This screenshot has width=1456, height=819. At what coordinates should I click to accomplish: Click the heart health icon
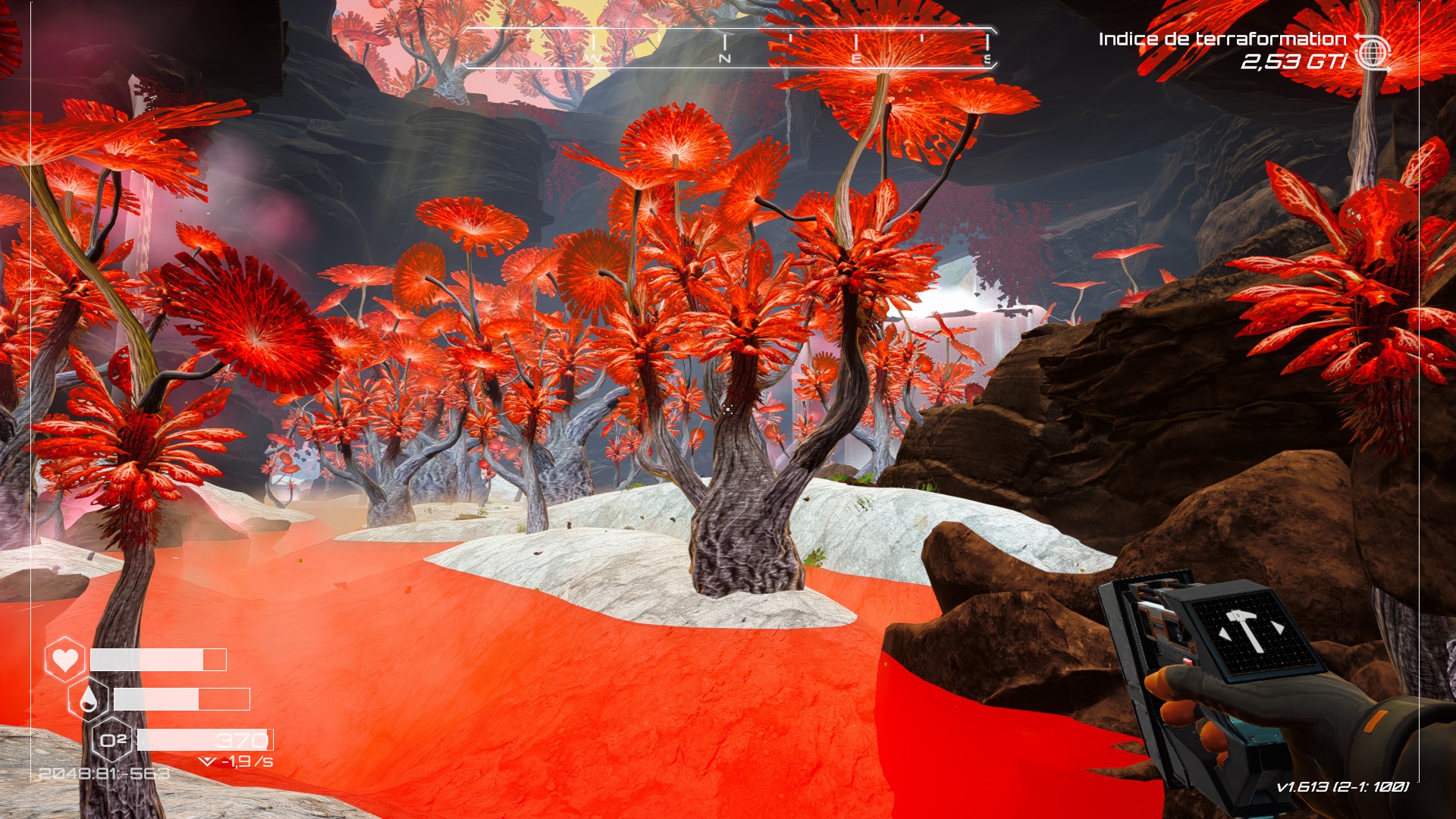pyautogui.click(x=65, y=659)
